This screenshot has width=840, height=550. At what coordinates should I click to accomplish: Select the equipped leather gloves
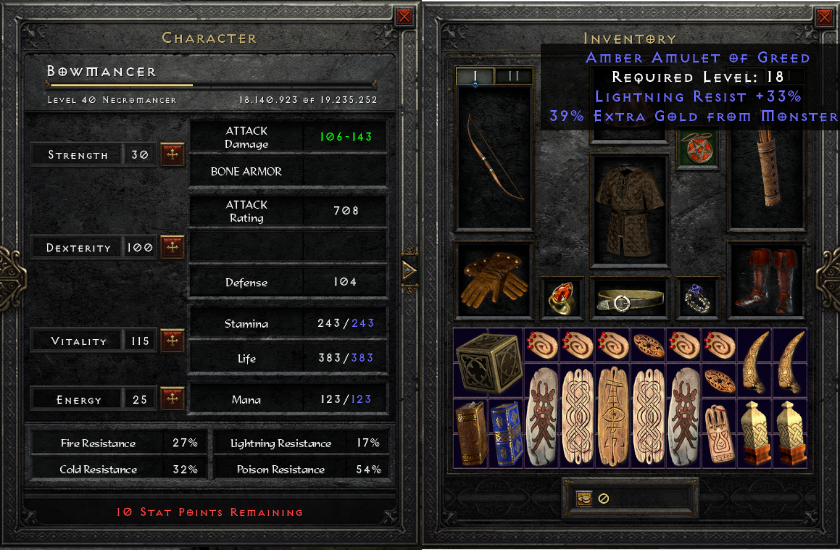(494, 280)
